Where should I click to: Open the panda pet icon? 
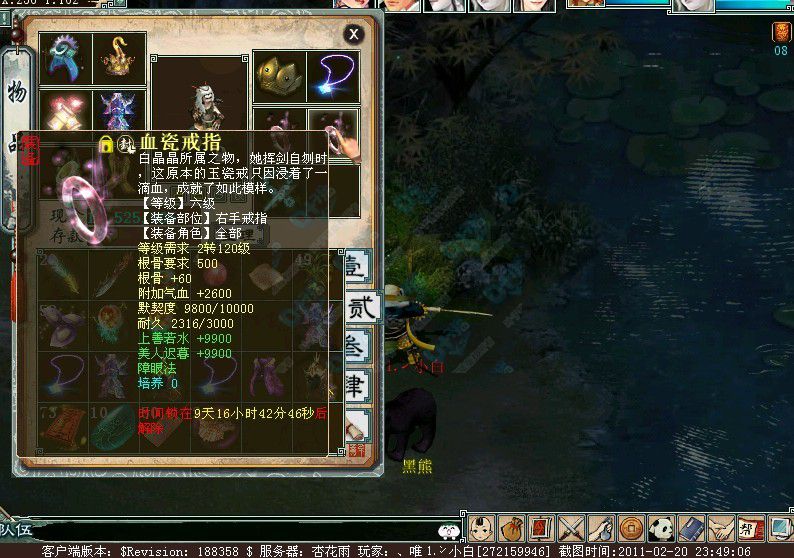pos(660,527)
